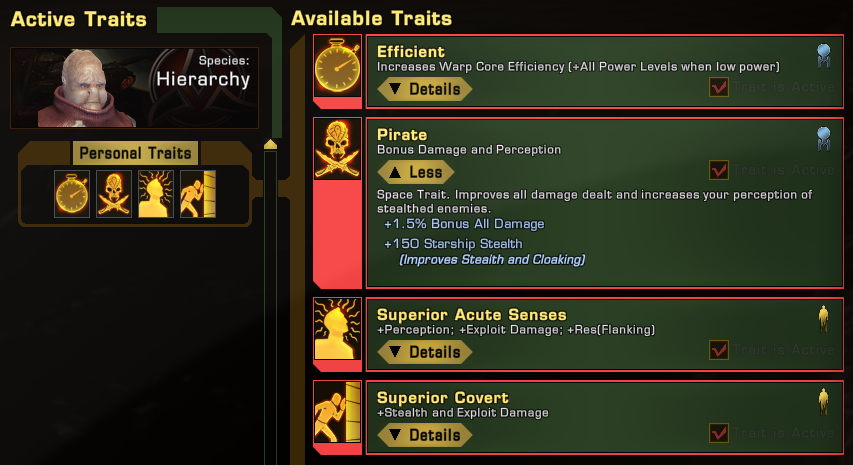Select the stopwatch icon in Personal Traits
The height and width of the screenshot is (465, 853).
coord(72,194)
